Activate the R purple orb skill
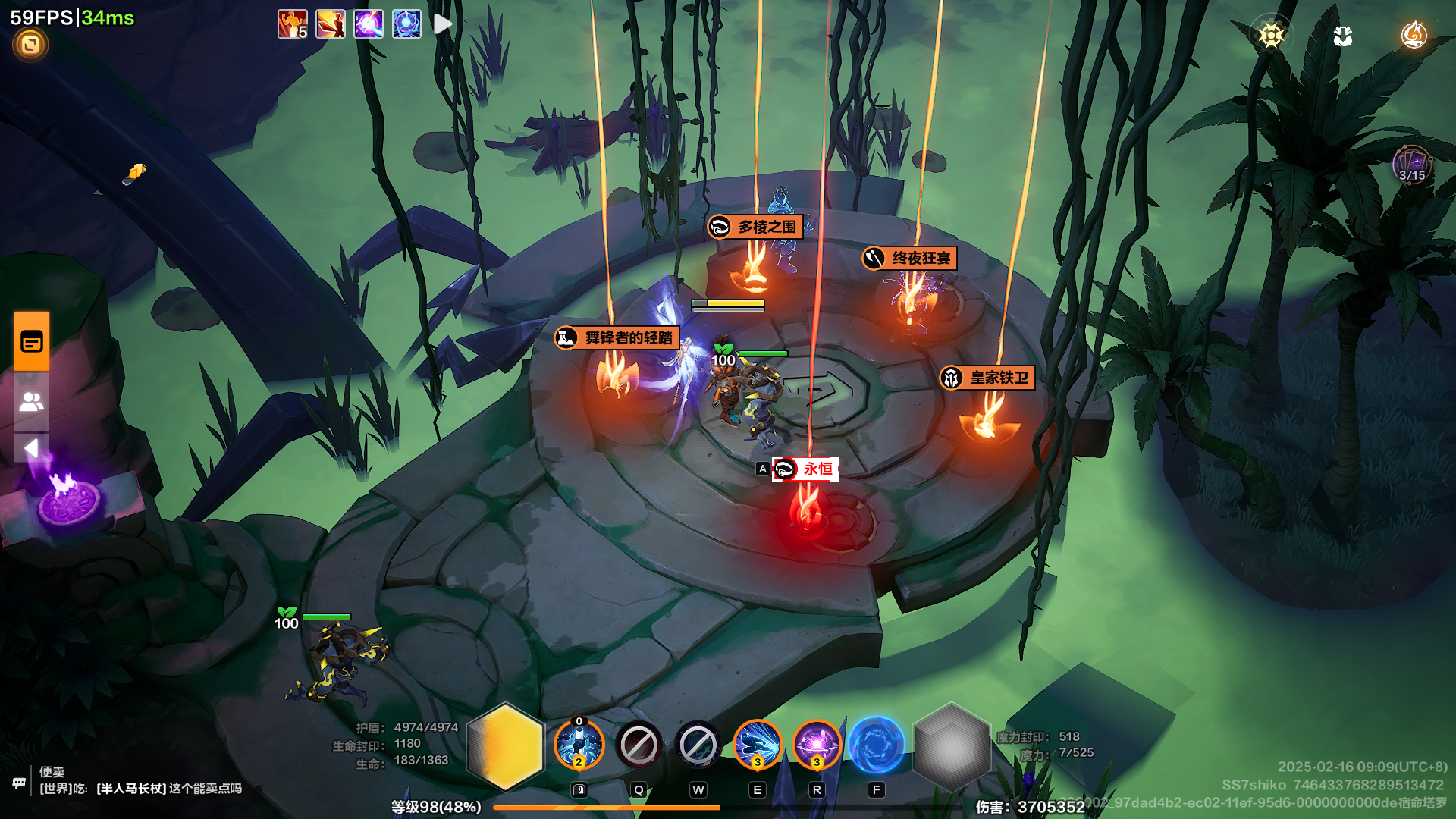Image resolution: width=1456 pixels, height=819 pixels. [x=817, y=745]
